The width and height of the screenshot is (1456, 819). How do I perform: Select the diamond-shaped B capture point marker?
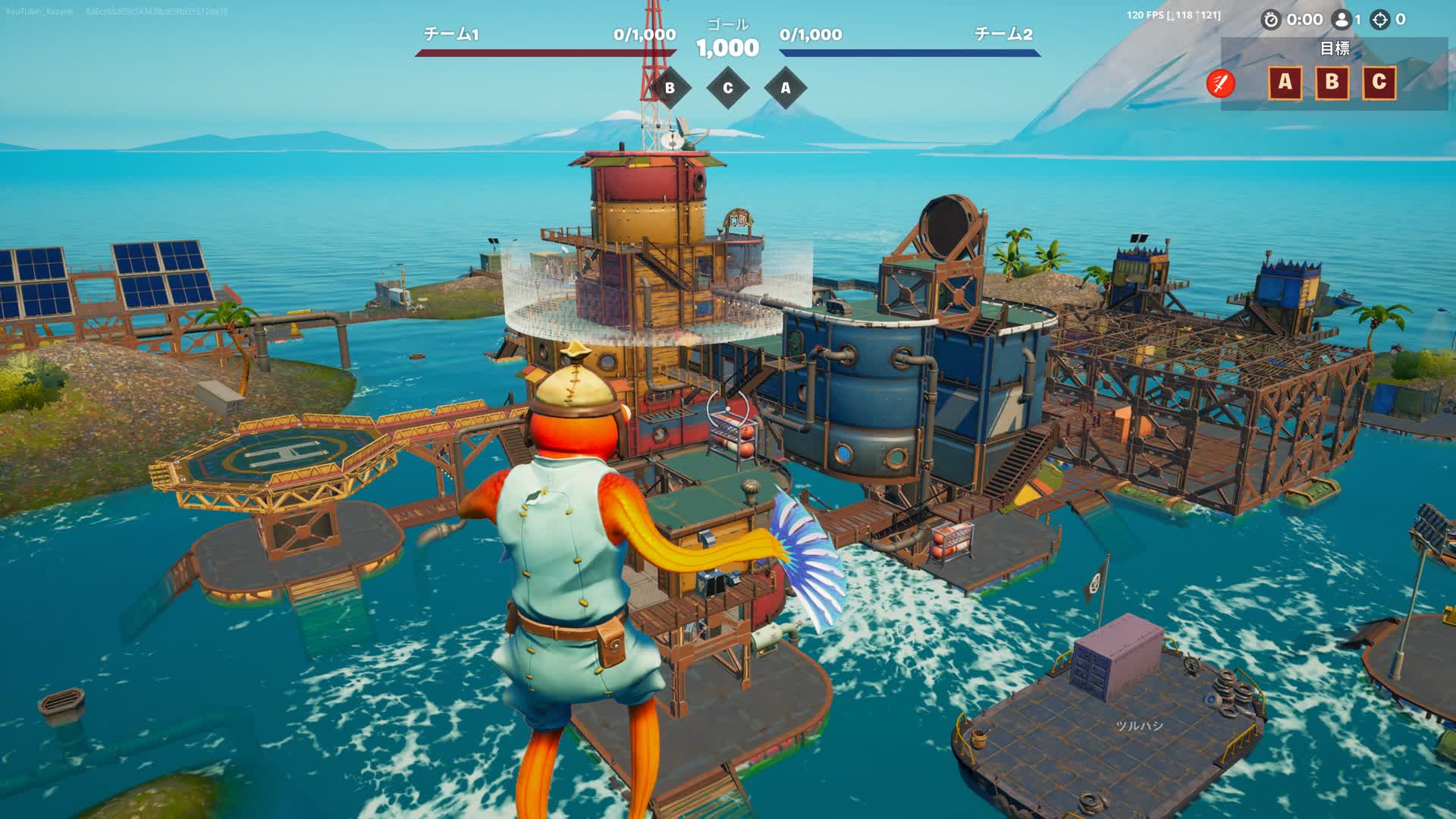click(670, 88)
